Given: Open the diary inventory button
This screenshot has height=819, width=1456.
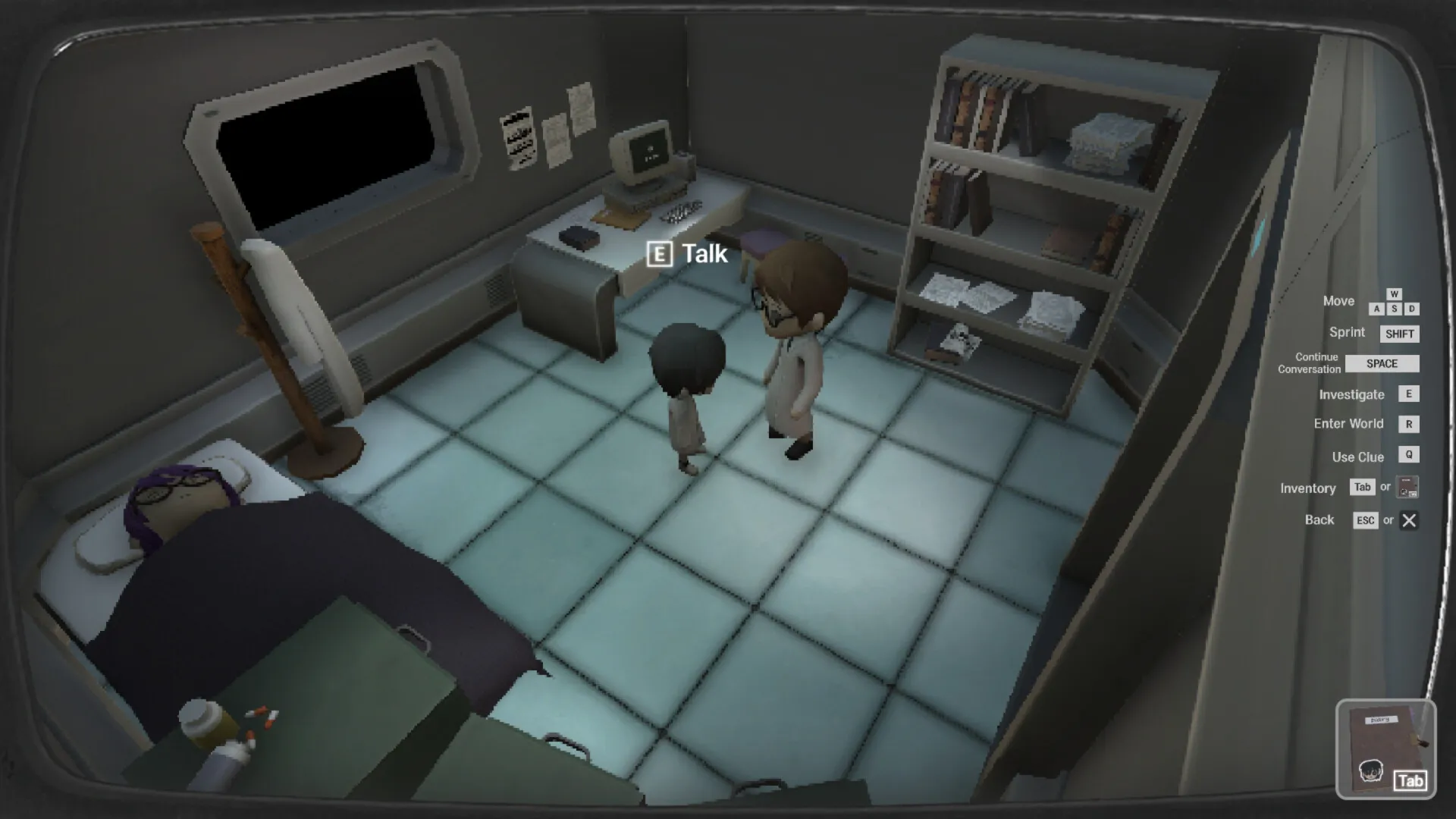Looking at the screenshot, I should [1385, 749].
